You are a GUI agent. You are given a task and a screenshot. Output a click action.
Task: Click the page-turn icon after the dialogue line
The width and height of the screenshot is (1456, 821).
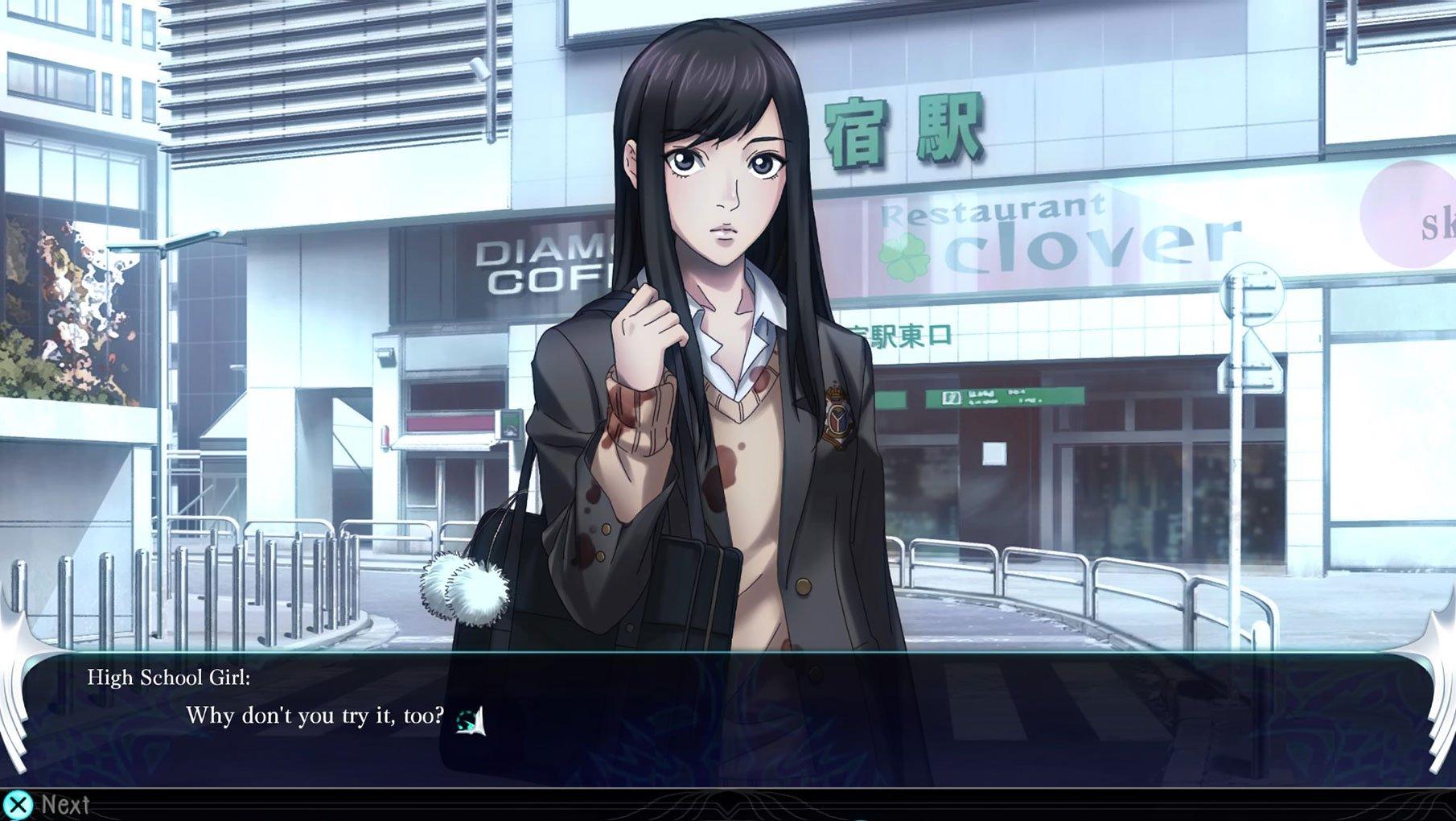click(x=471, y=720)
